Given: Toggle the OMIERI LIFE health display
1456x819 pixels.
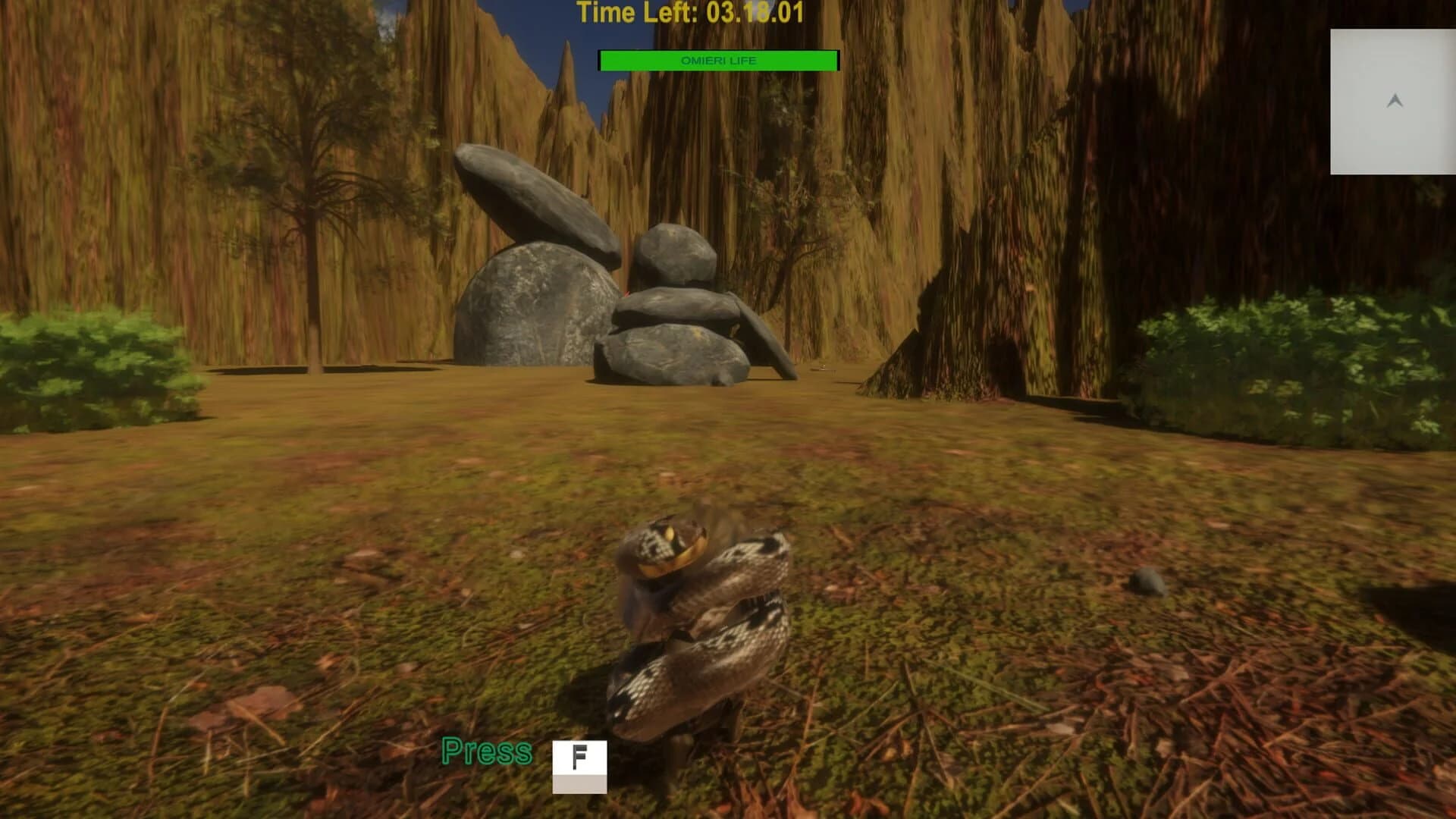Looking at the screenshot, I should [719, 61].
